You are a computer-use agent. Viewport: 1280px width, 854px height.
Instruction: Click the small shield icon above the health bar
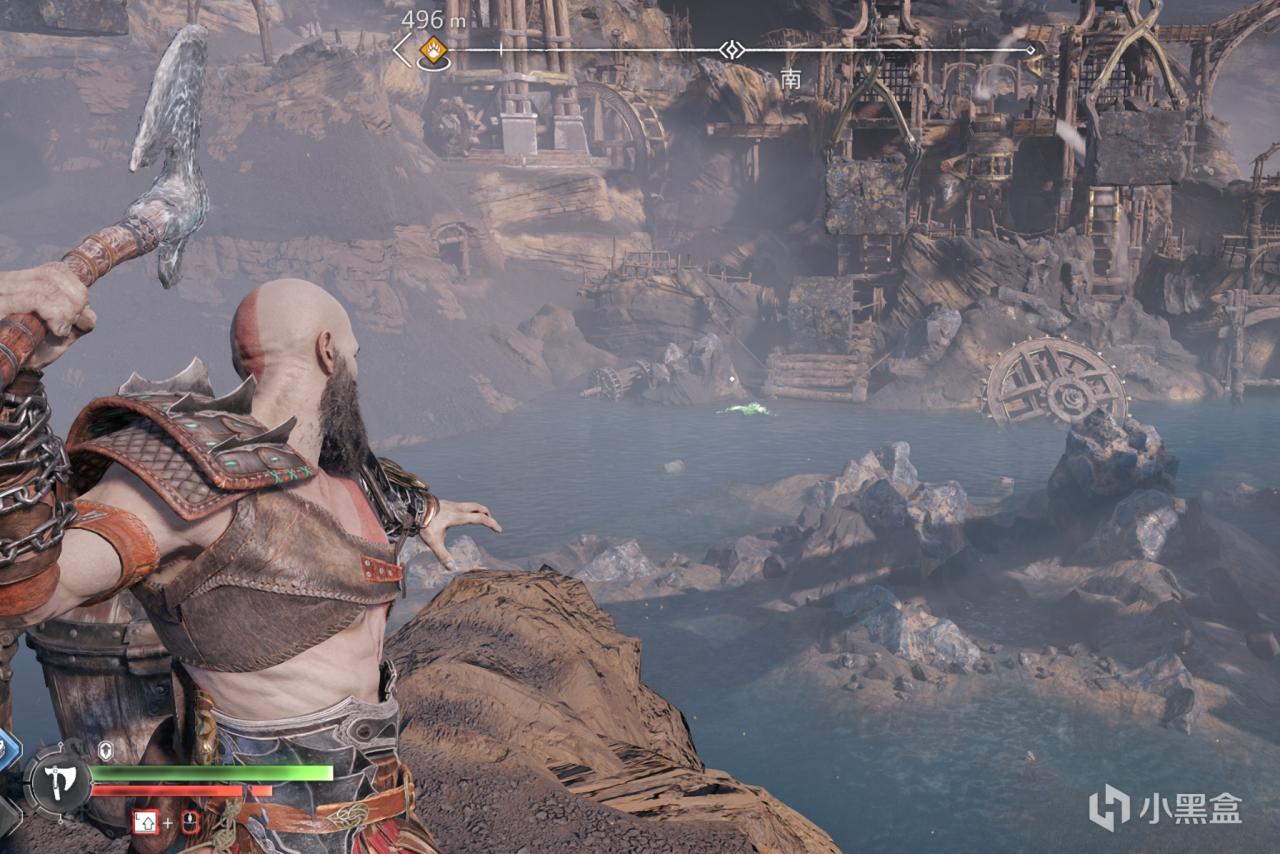tap(105, 749)
